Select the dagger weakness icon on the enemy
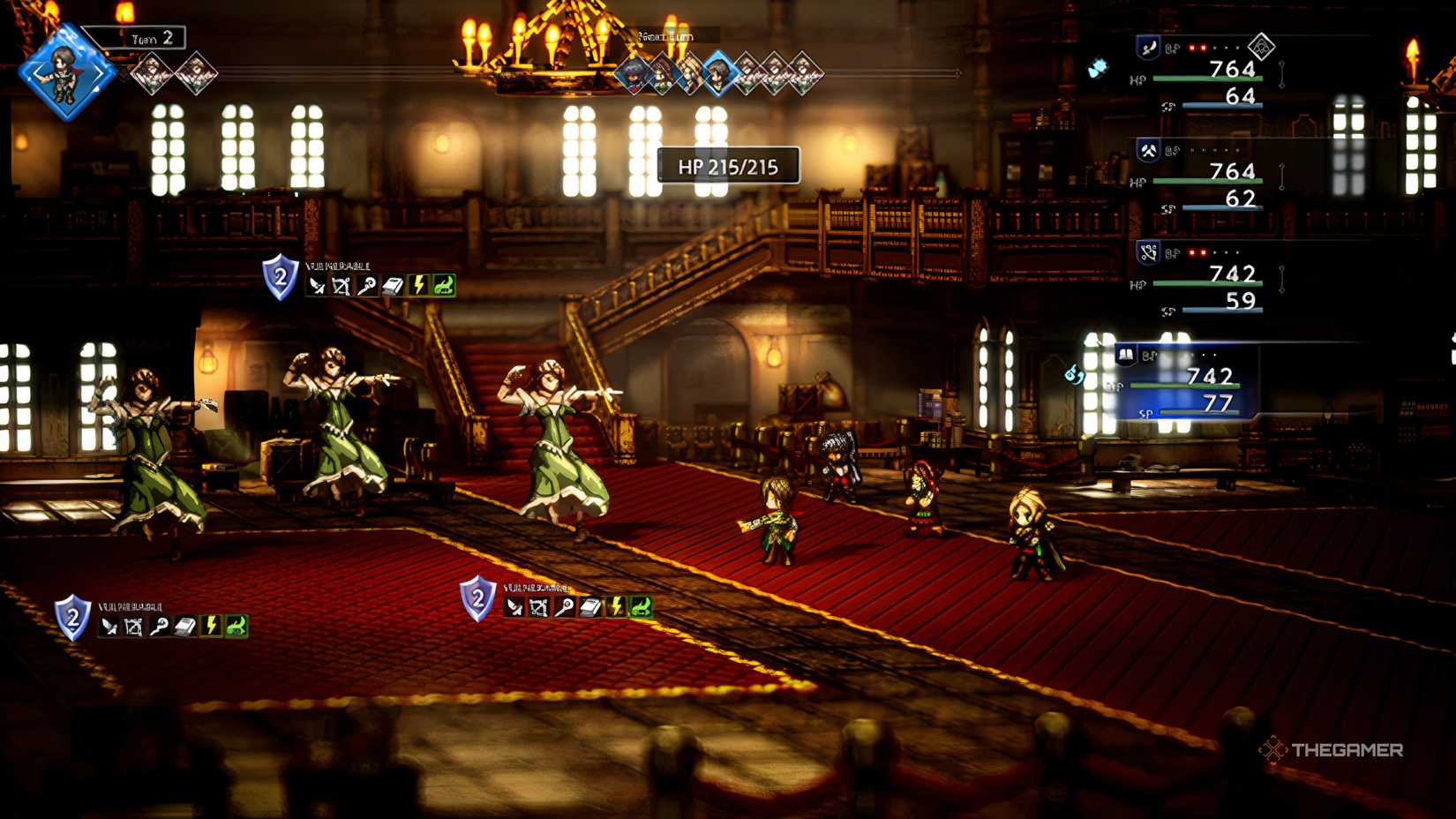The height and width of the screenshot is (819, 1456). tap(318, 284)
